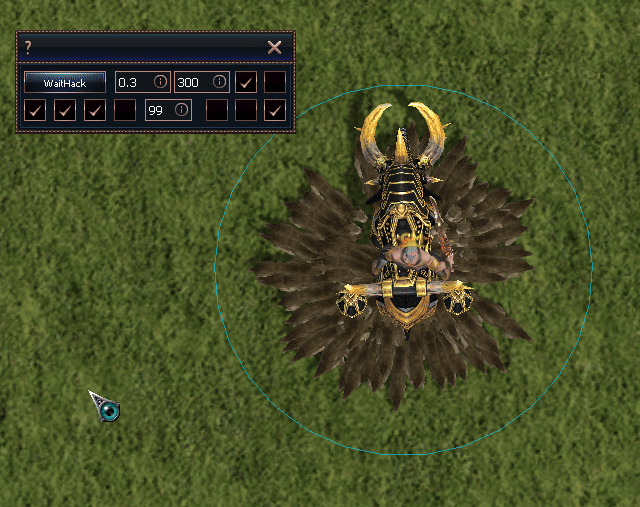The image size is (640, 507).
Task: Close the hack panel with the X
Action: click(x=274, y=47)
